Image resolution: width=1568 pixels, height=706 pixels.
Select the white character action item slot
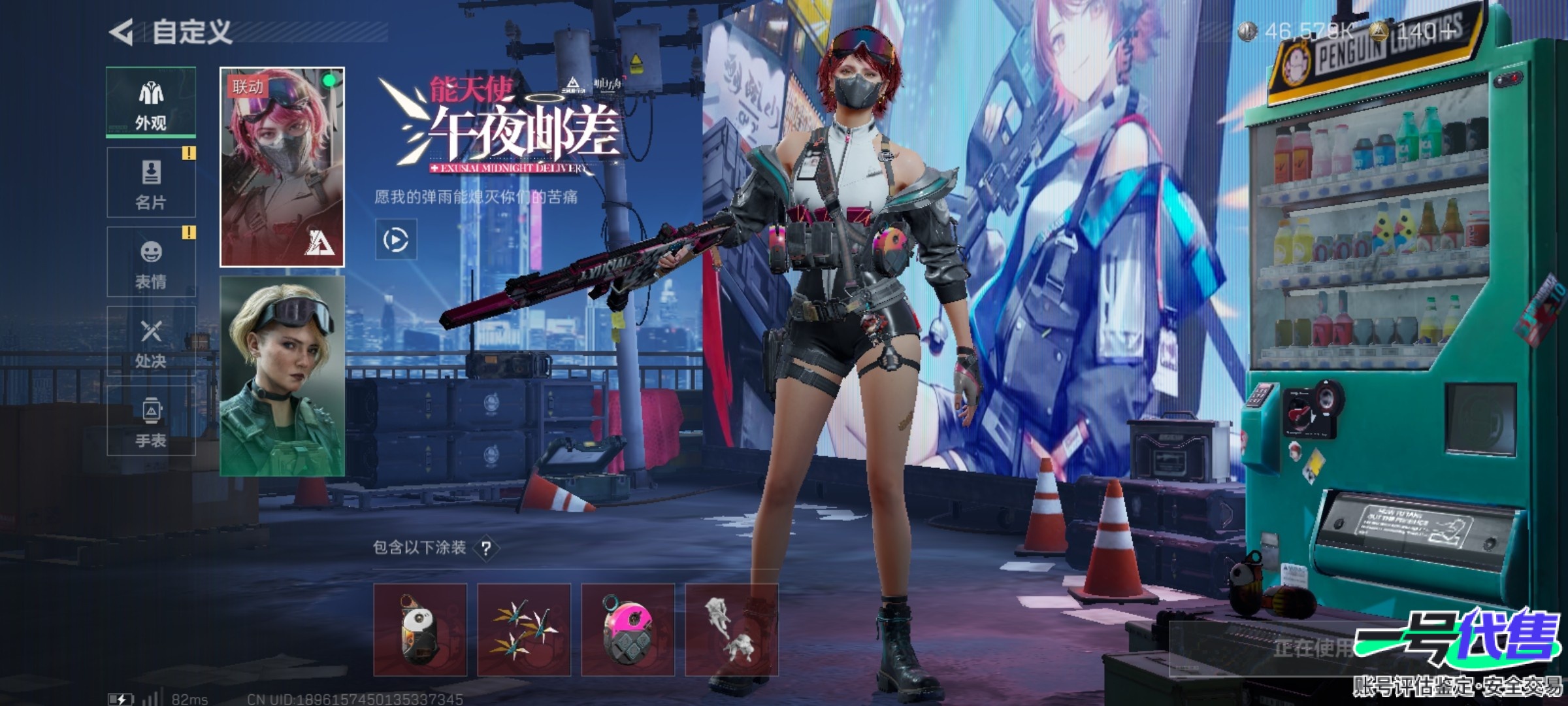pyautogui.click(x=731, y=630)
